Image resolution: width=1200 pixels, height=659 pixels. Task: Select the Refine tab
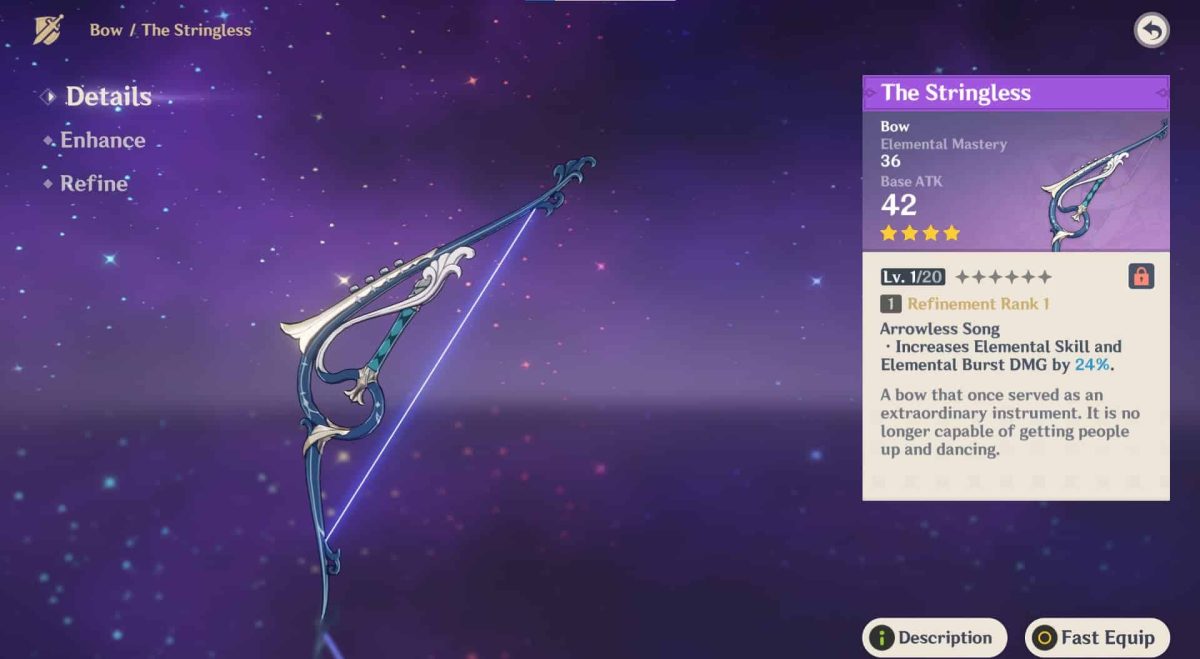point(93,183)
